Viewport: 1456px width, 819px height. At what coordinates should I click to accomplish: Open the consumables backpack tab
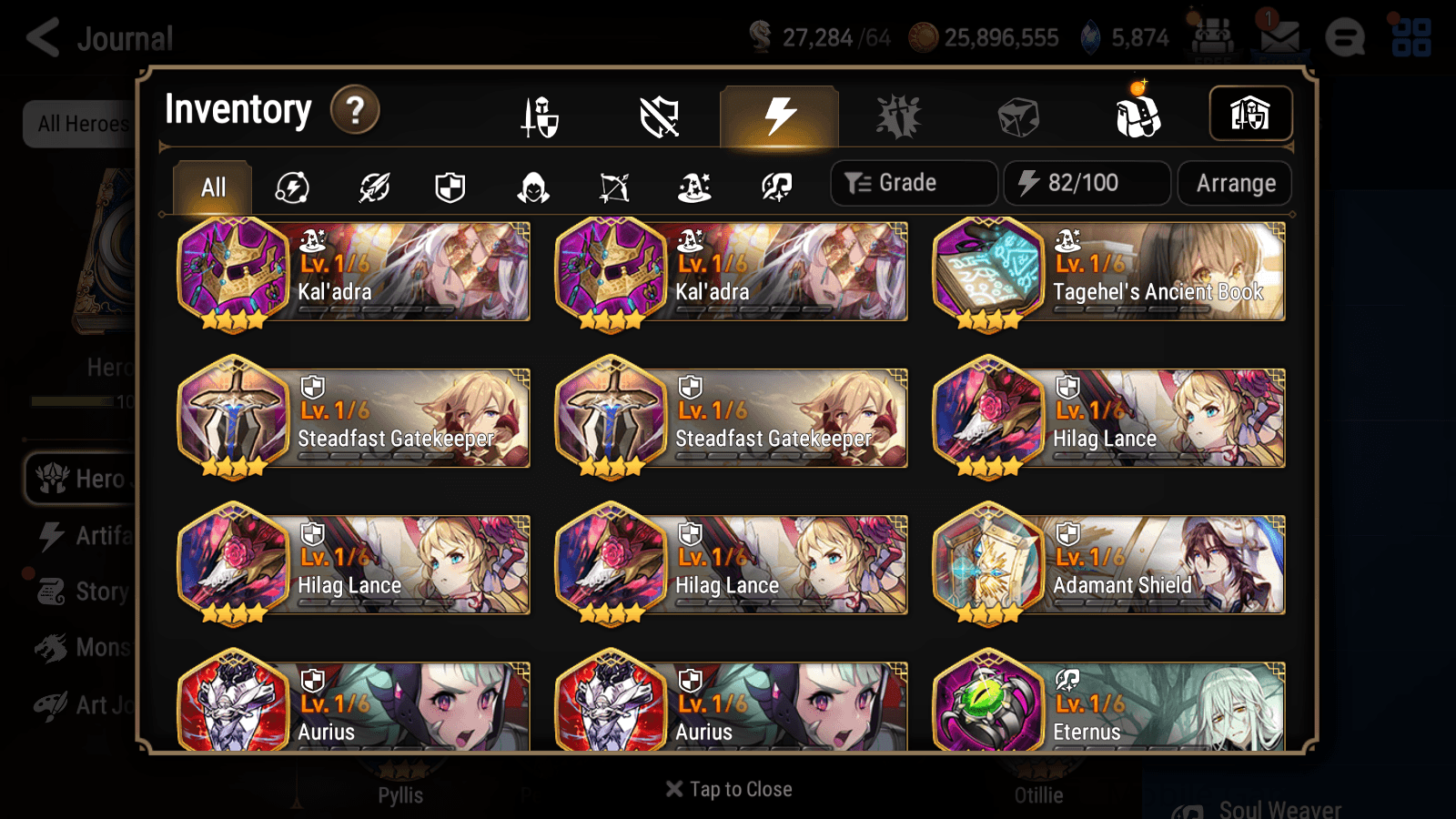click(x=1137, y=114)
